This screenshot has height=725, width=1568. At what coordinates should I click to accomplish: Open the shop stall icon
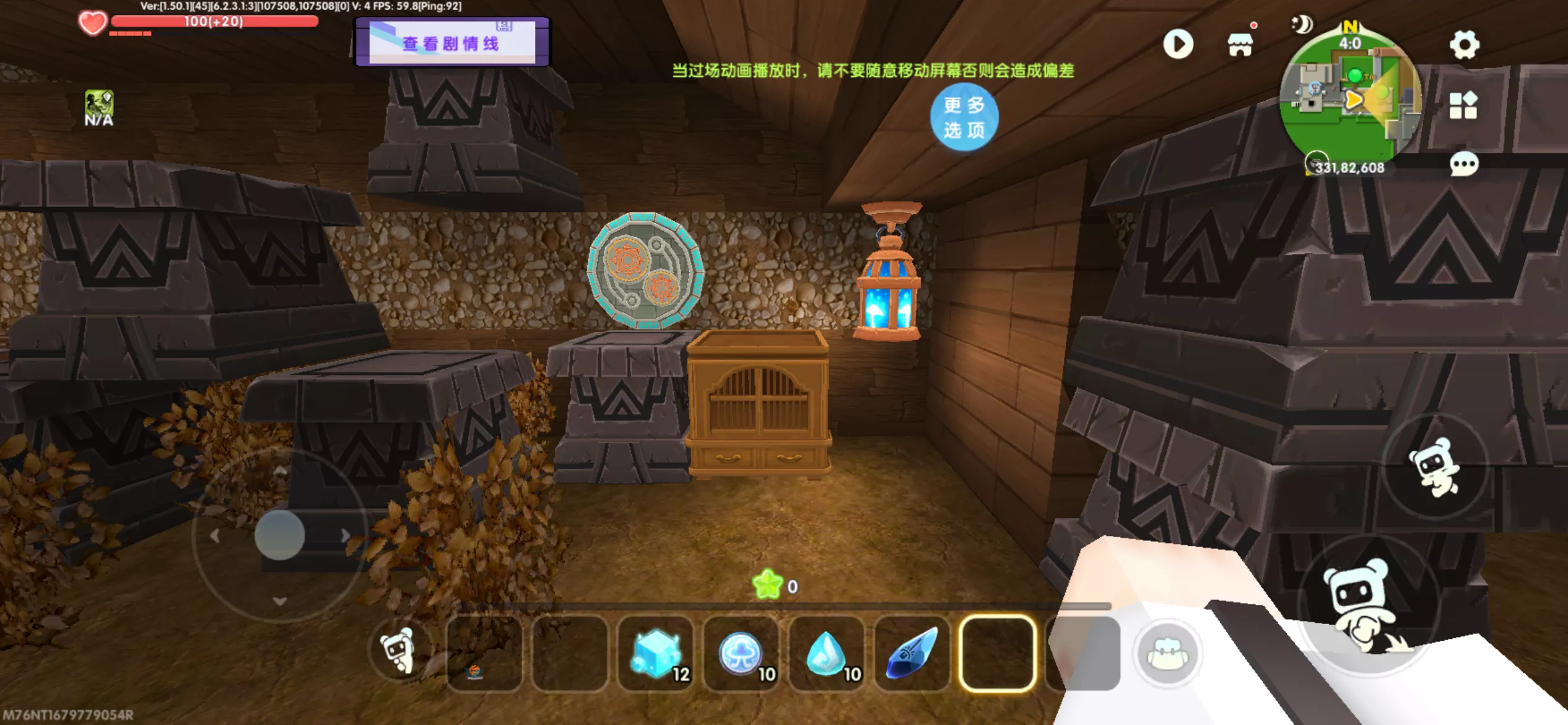(x=1240, y=45)
